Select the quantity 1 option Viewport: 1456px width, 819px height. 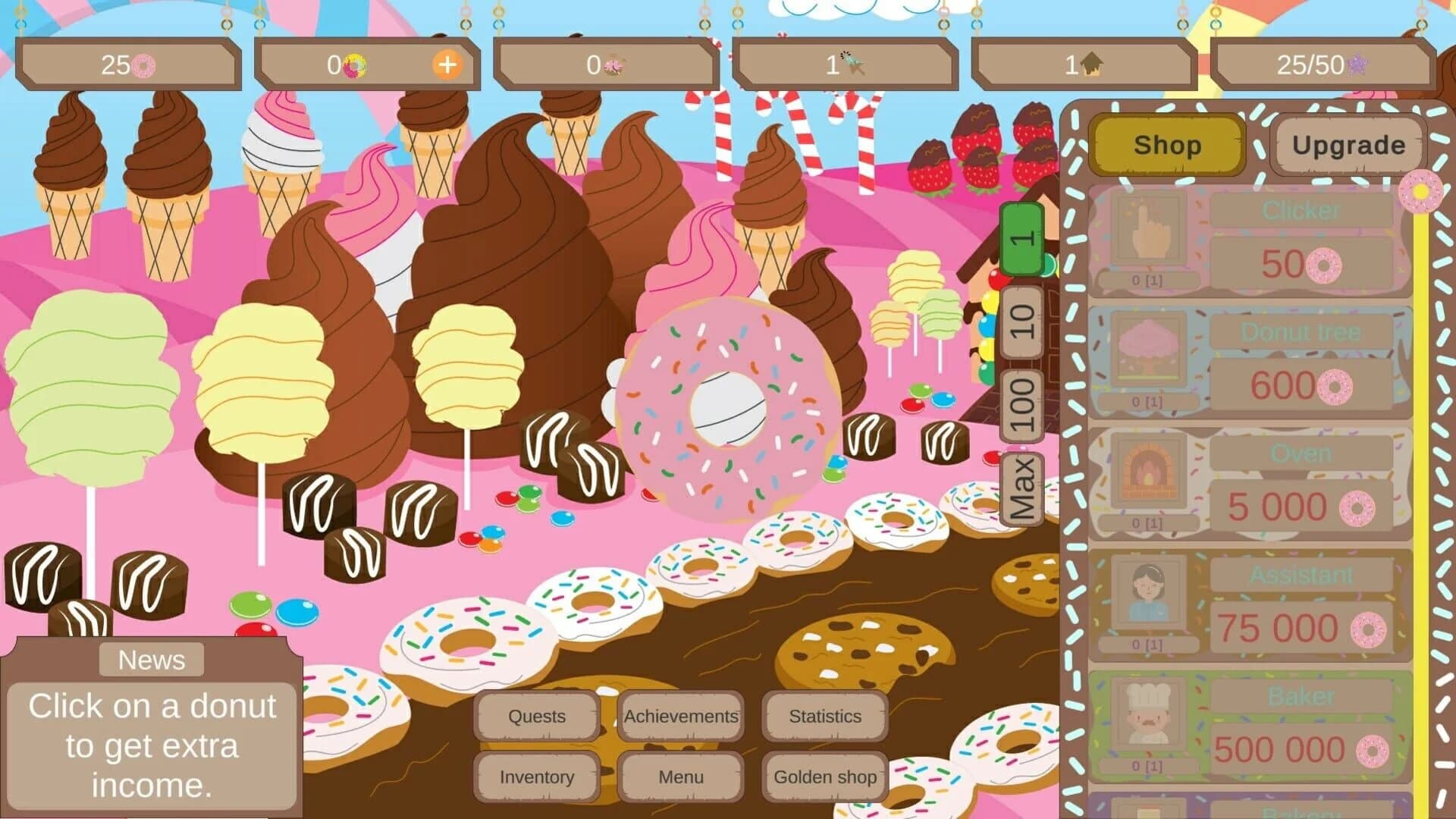point(1020,239)
